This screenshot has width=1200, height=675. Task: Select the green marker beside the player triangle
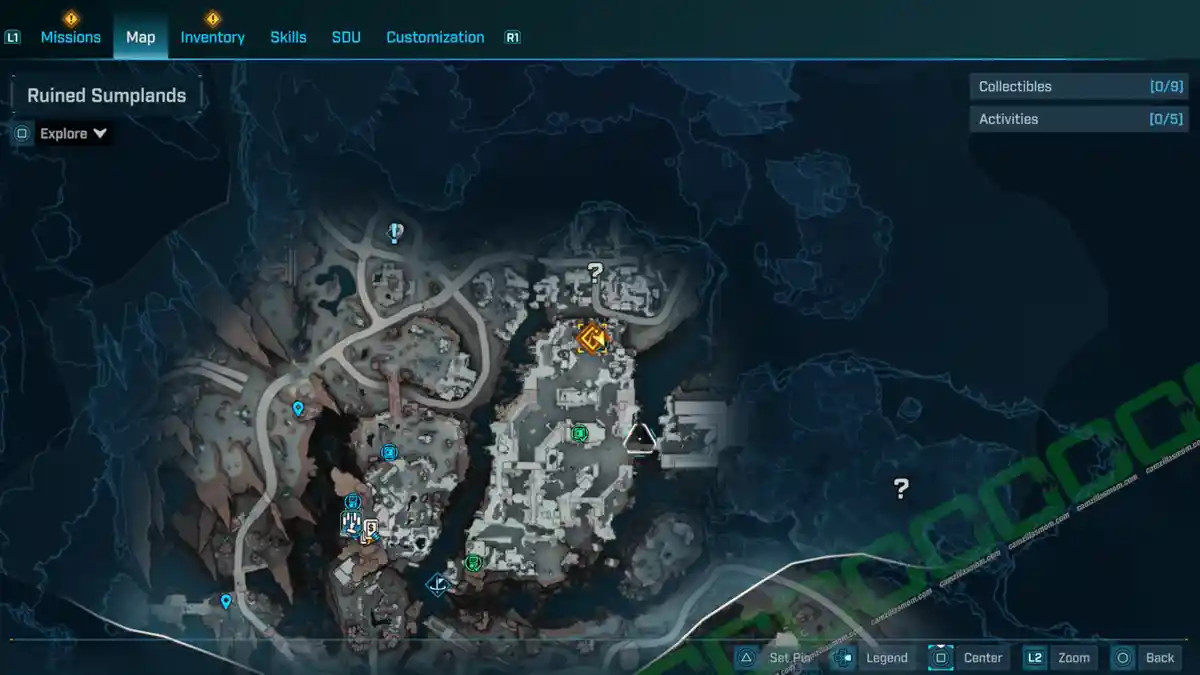click(579, 433)
